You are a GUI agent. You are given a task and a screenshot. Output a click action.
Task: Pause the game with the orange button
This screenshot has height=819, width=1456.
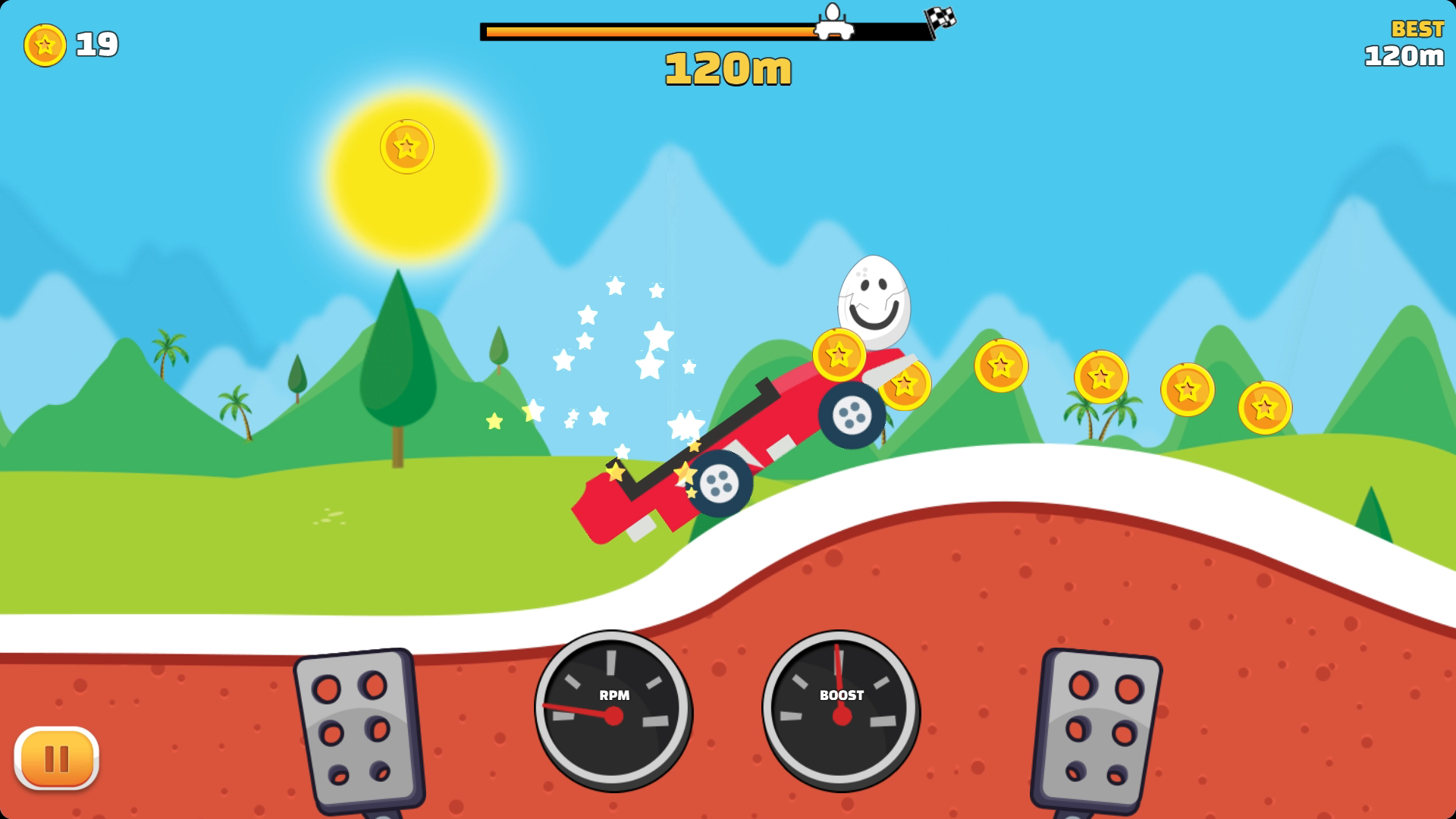[56, 758]
